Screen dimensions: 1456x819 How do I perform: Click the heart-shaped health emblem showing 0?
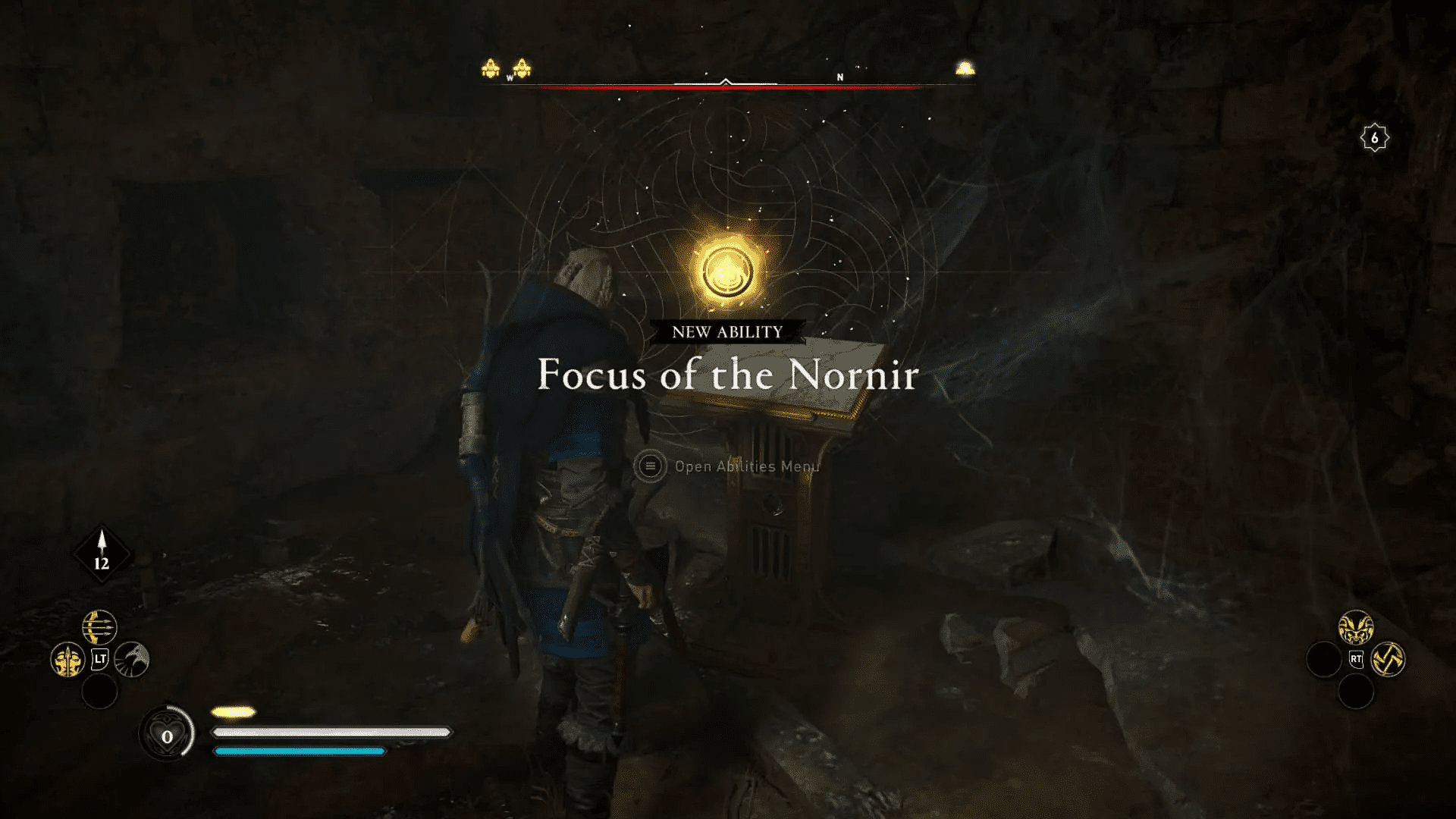(167, 736)
